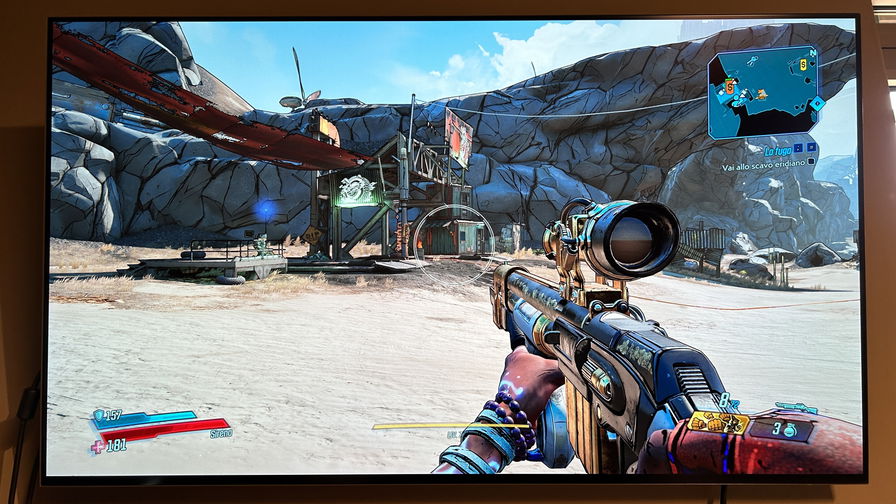The width and height of the screenshot is (896, 504).
Task: Select the blue diamond waypoint marker on minimap edge
Action: [817, 103]
